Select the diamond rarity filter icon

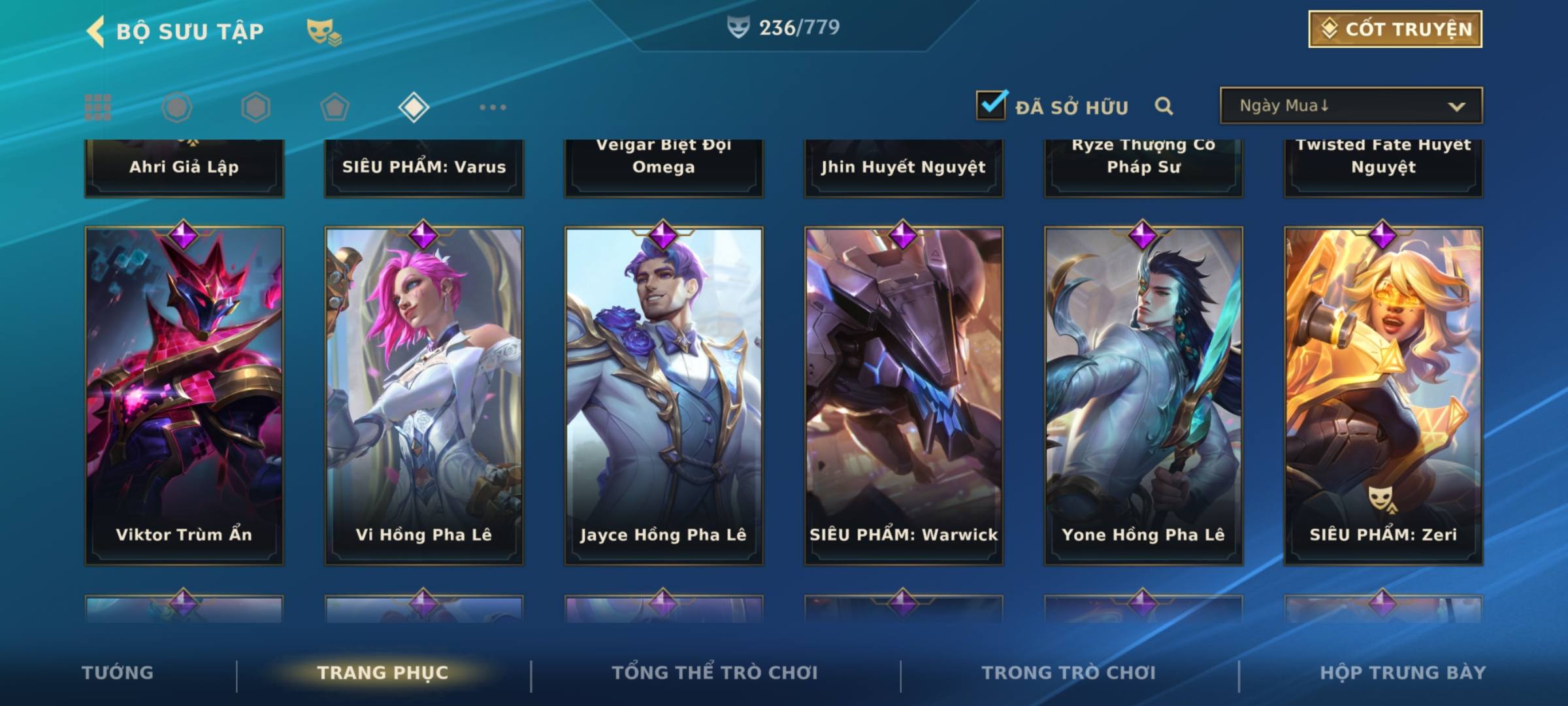pos(414,107)
